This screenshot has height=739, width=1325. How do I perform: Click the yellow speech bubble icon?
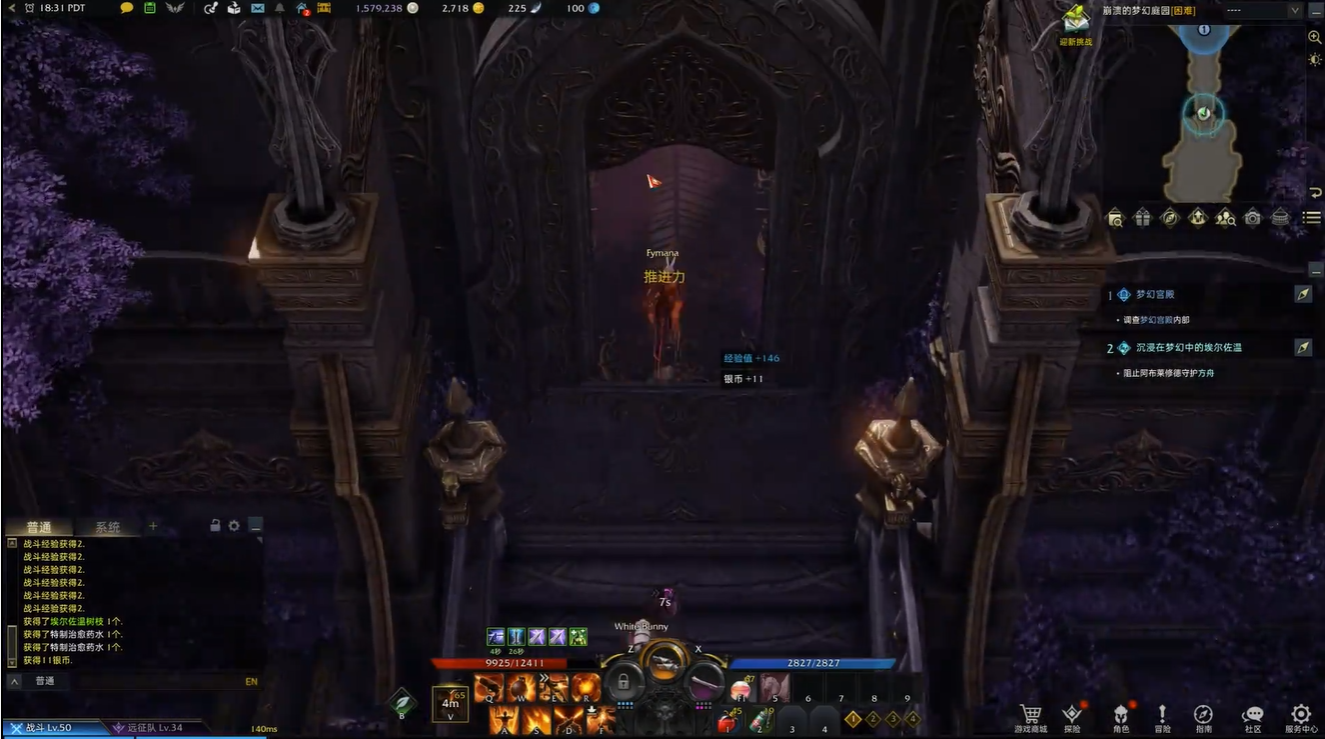[127, 8]
